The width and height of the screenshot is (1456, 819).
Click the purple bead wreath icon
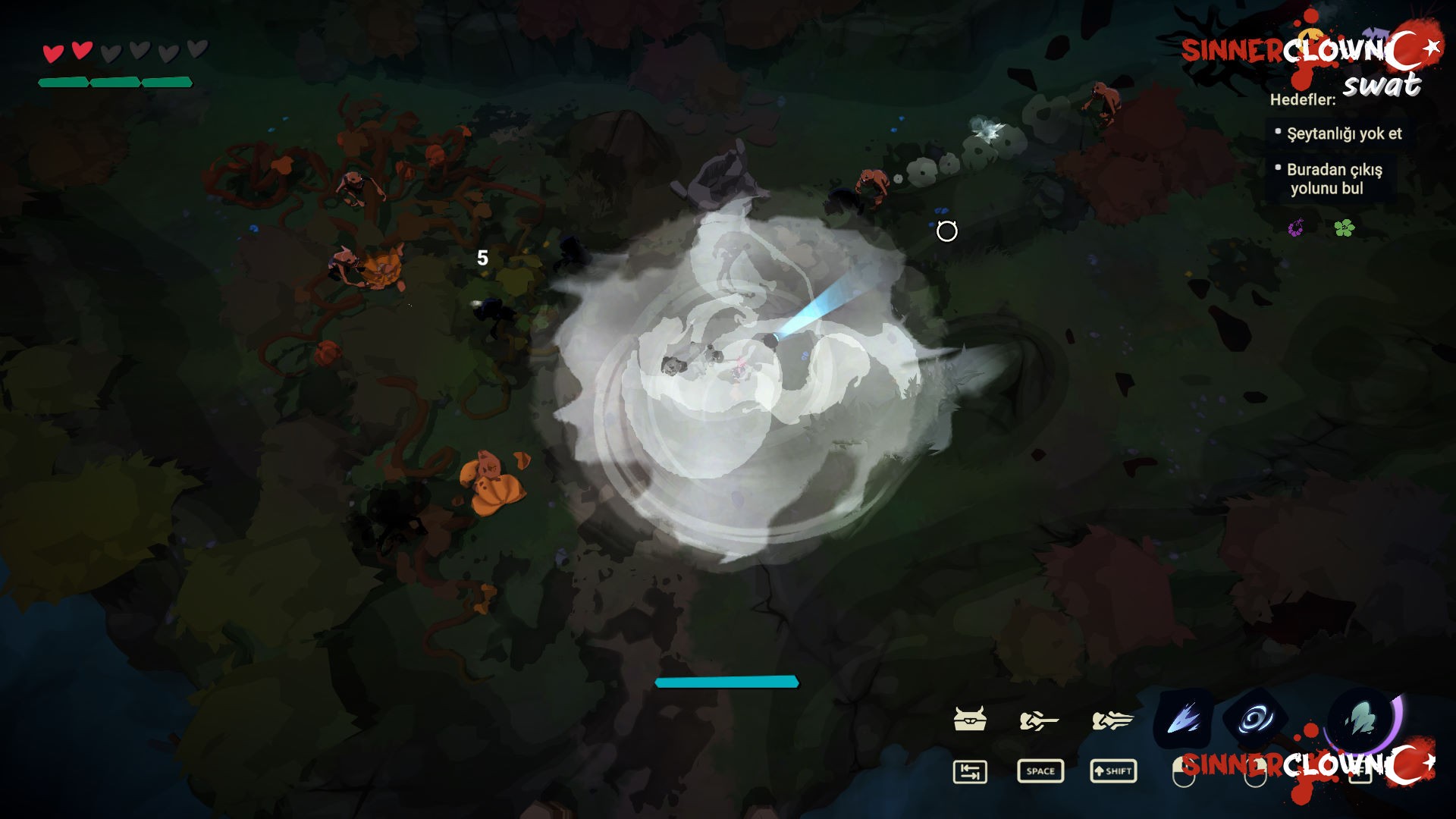click(1296, 227)
